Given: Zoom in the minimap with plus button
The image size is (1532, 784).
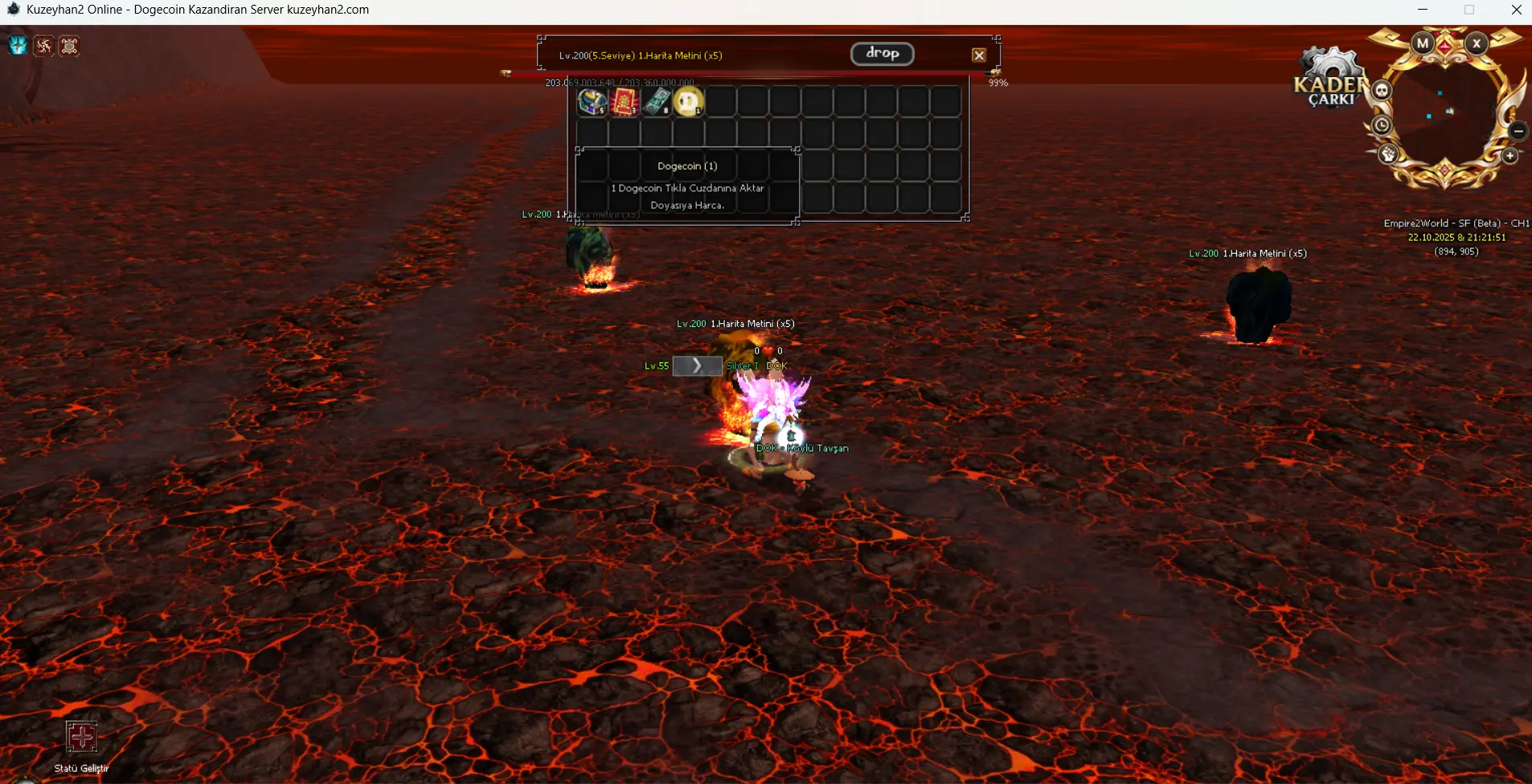Looking at the screenshot, I should pyautogui.click(x=1510, y=156).
